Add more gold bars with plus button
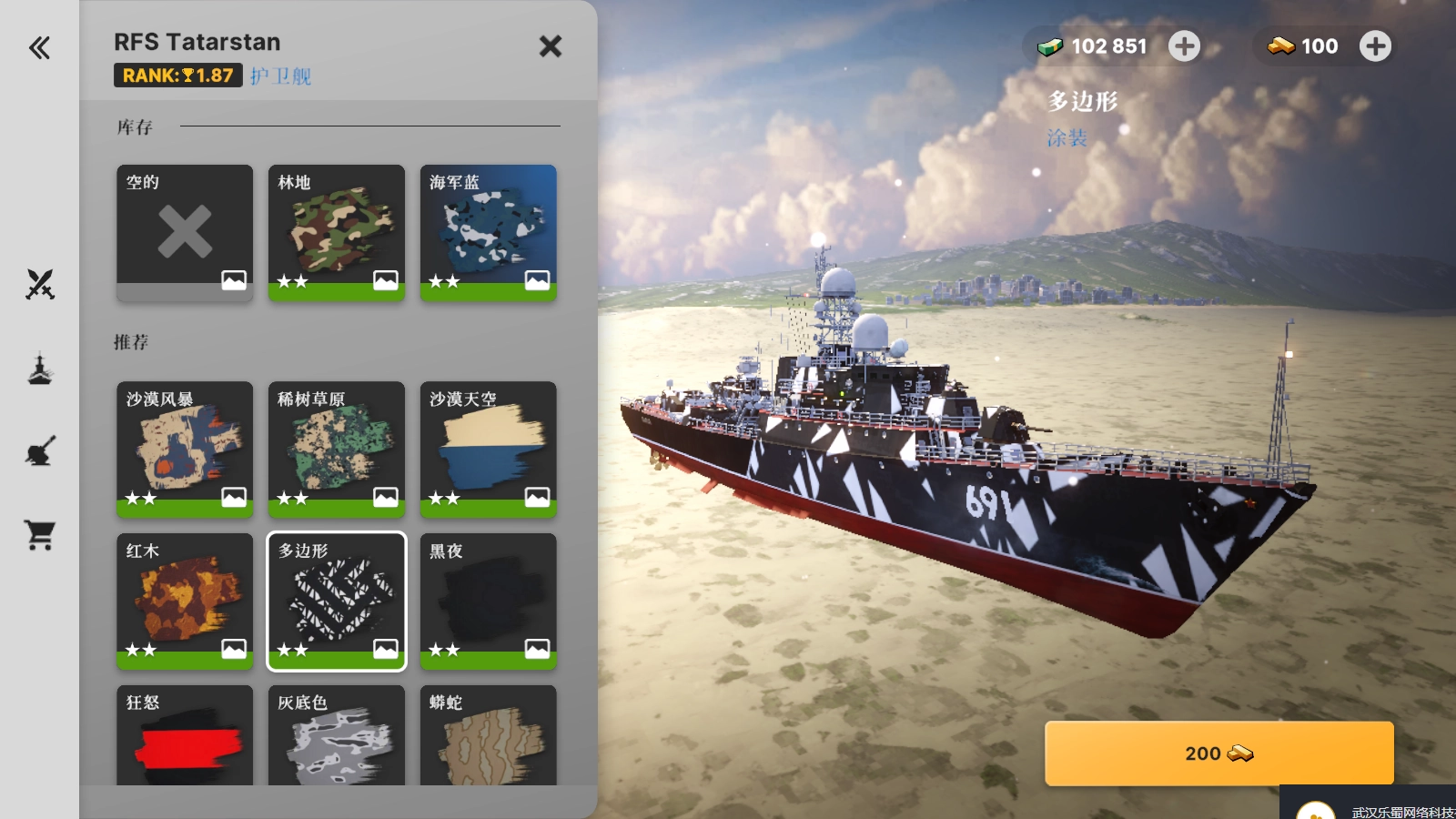1456x819 pixels. (1375, 46)
